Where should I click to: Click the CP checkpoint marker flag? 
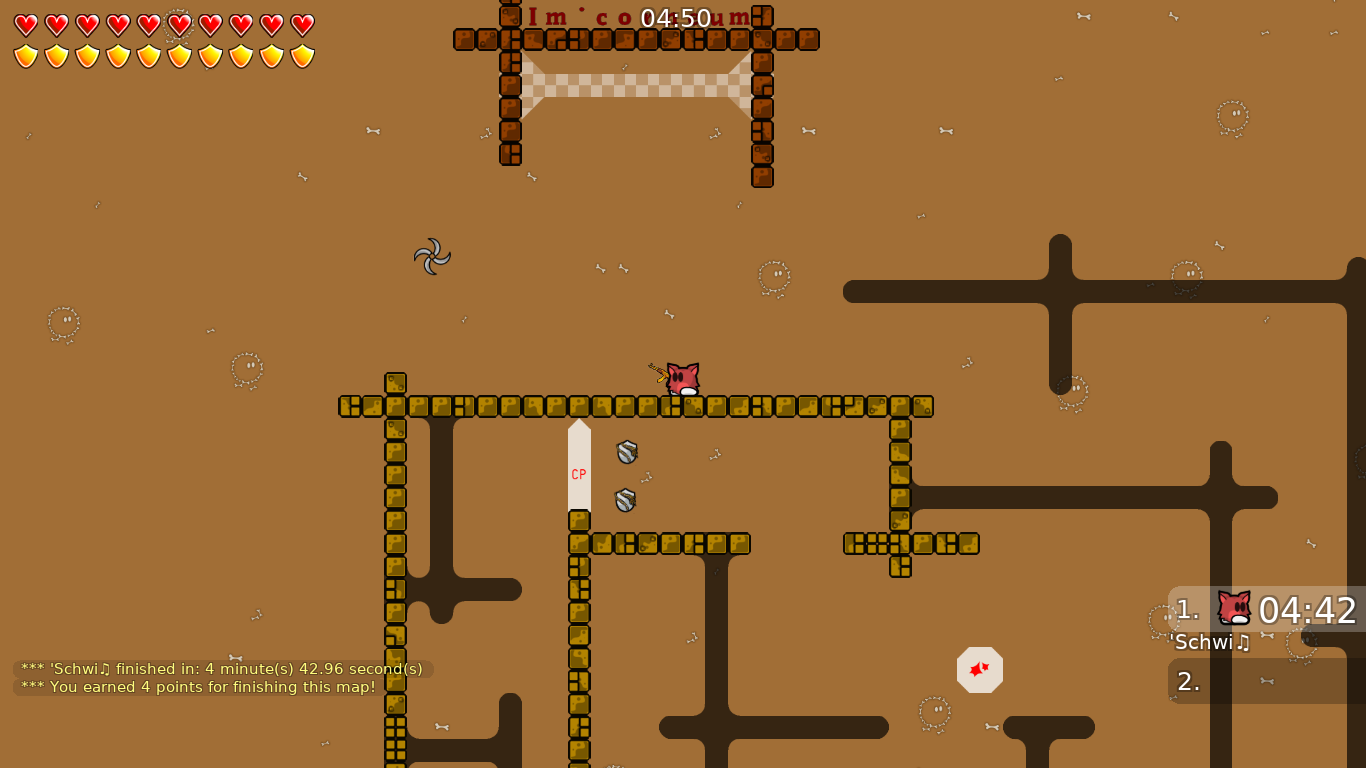click(578, 474)
